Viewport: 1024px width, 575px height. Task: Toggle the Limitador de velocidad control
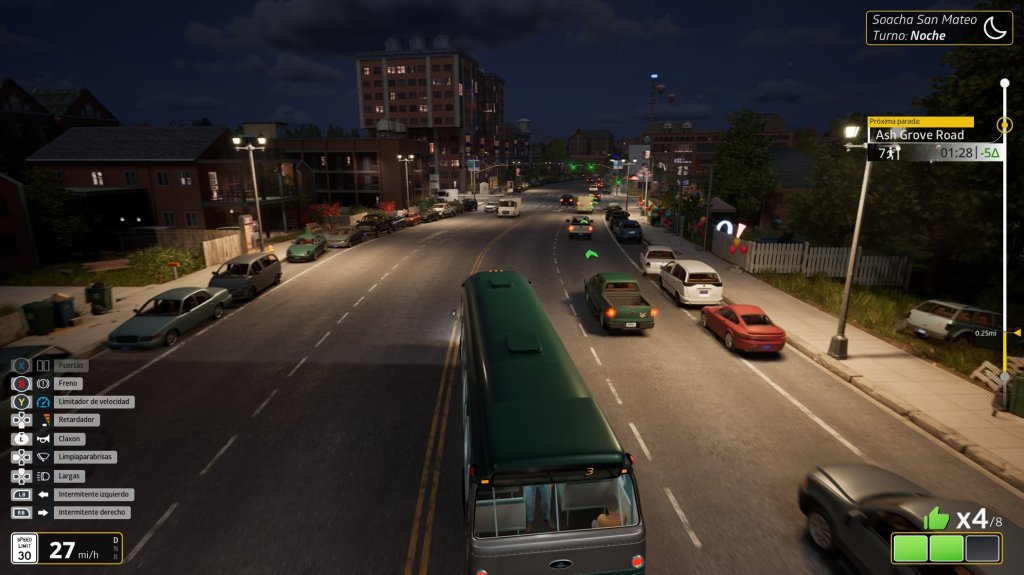[94, 402]
